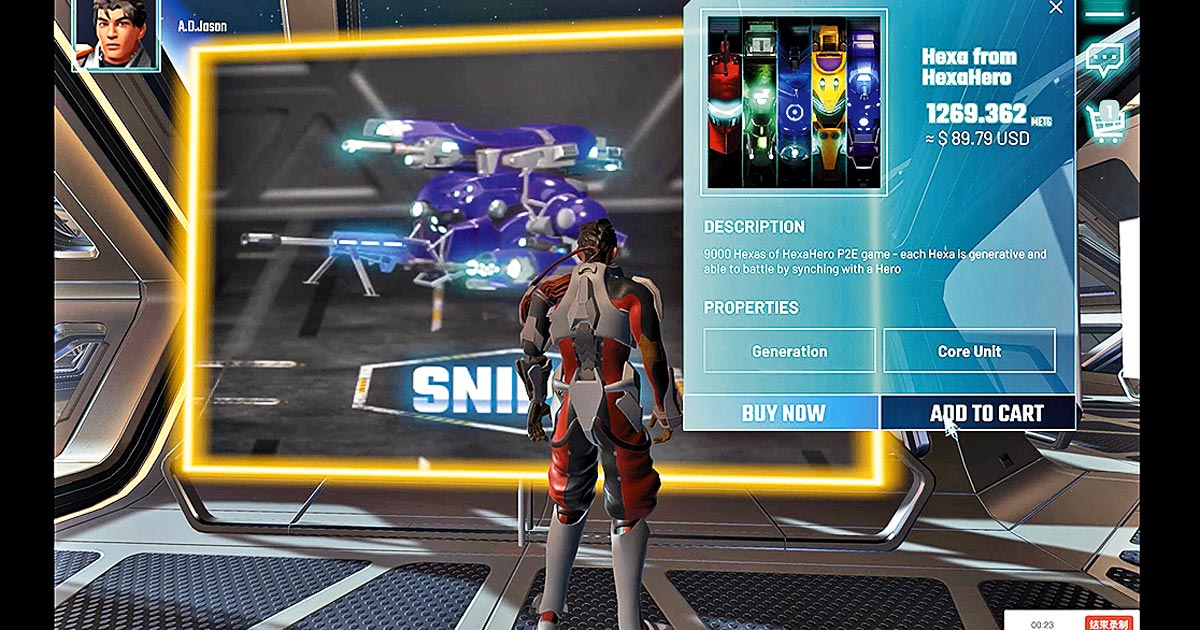This screenshot has height=630, width=1200.
Task: Select the Generation property box
Action: pos(789,351)
